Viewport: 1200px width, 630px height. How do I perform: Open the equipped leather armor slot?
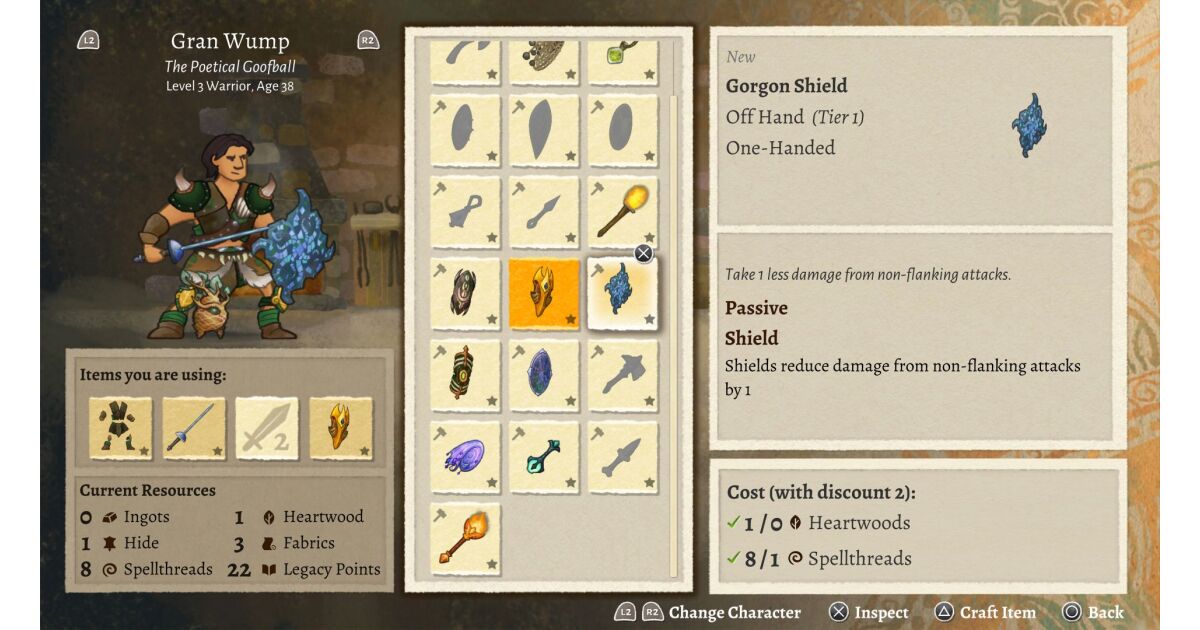[121, 428]
